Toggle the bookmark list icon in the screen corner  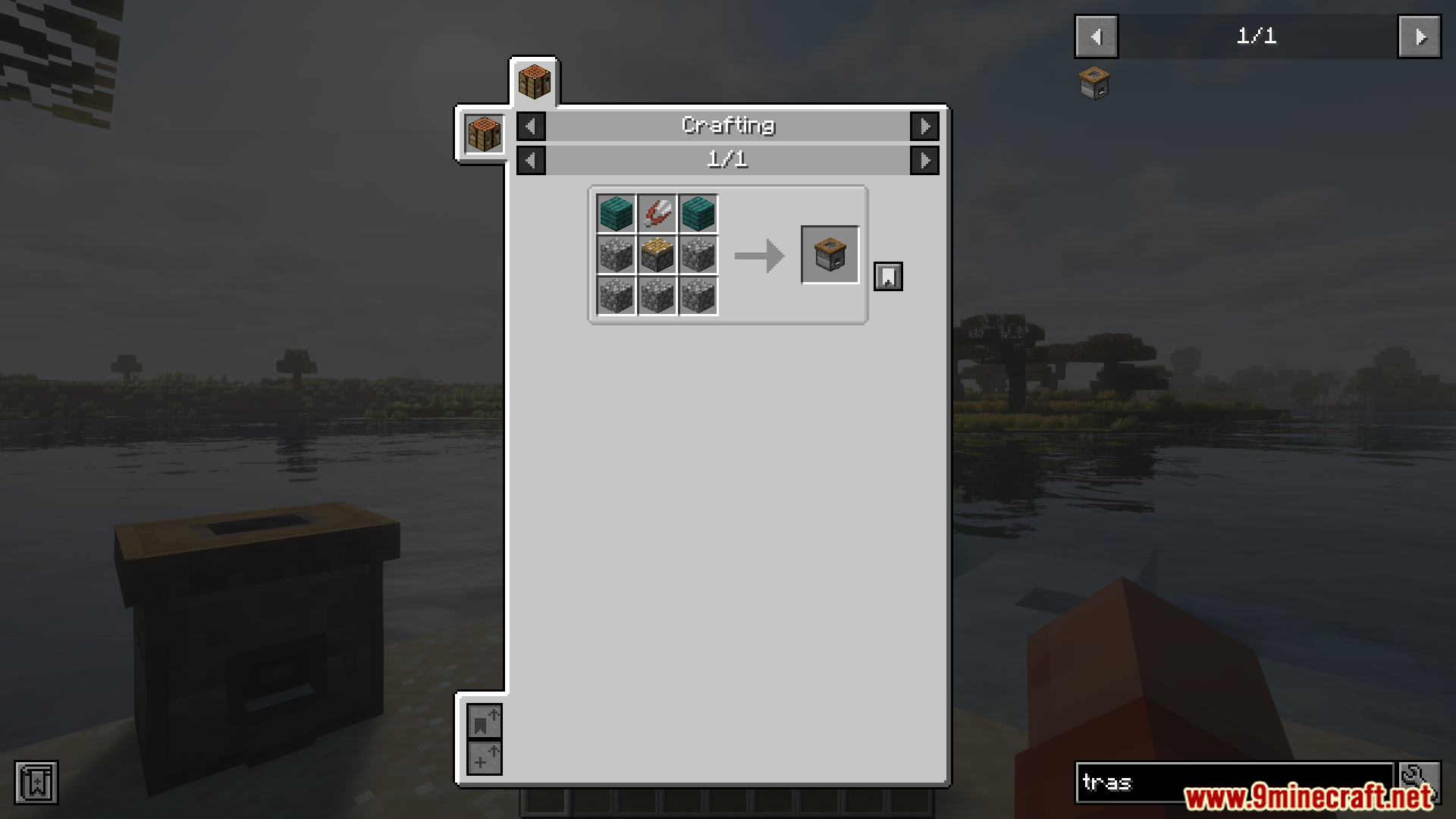click(x=36, y=782)
